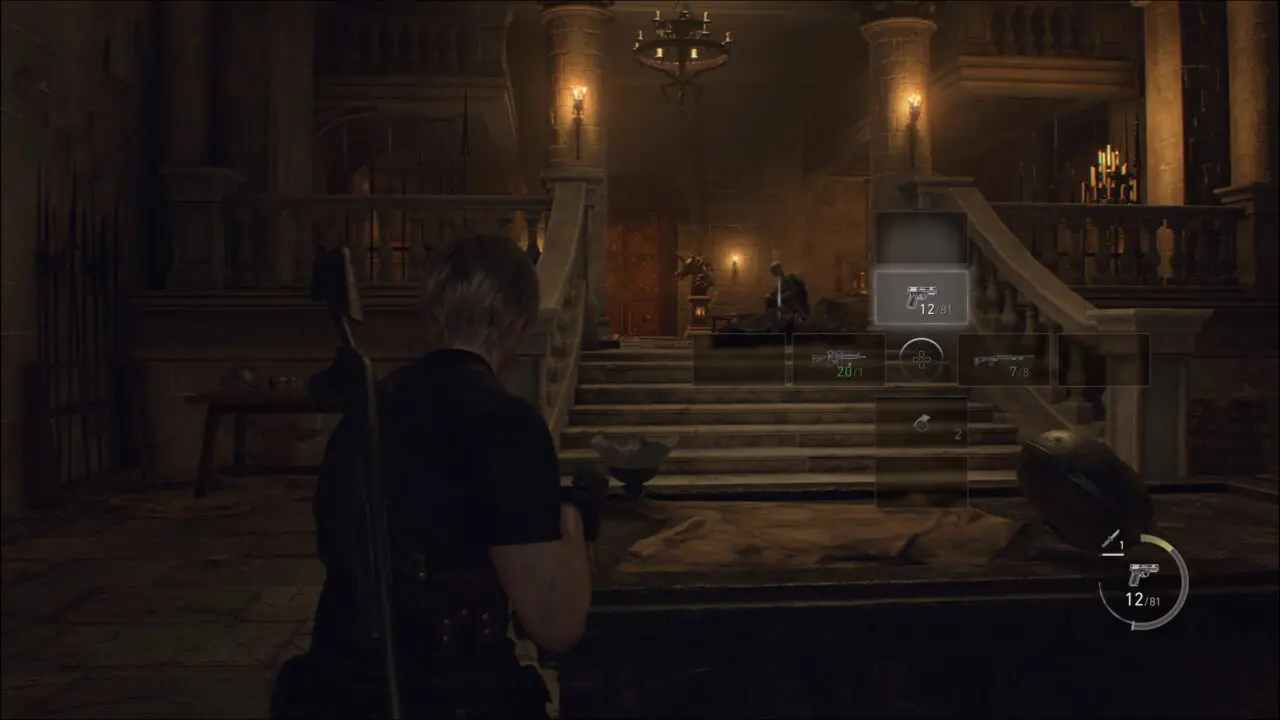Click the equipped handgun icon inside the ring
The image size is (1280, 720).
coord(1142,576)
